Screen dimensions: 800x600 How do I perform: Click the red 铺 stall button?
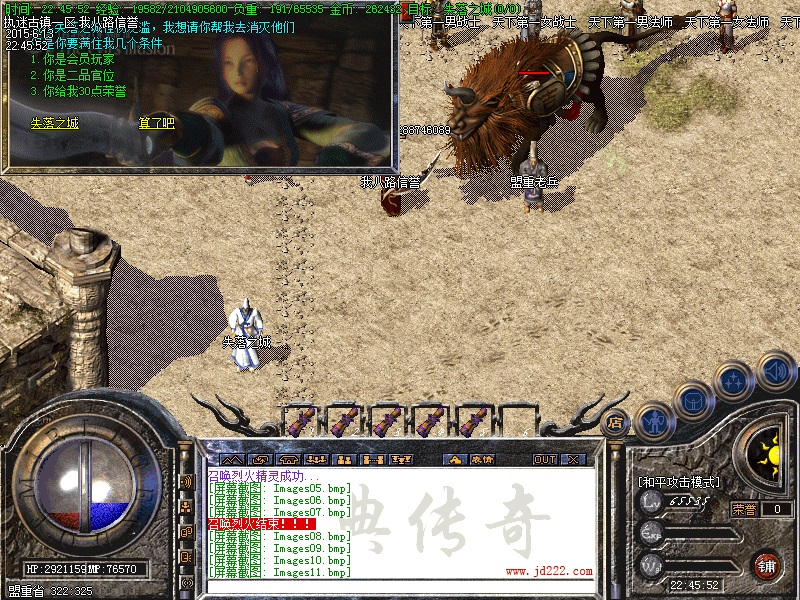pyautogui.click(x=767, y=564)
